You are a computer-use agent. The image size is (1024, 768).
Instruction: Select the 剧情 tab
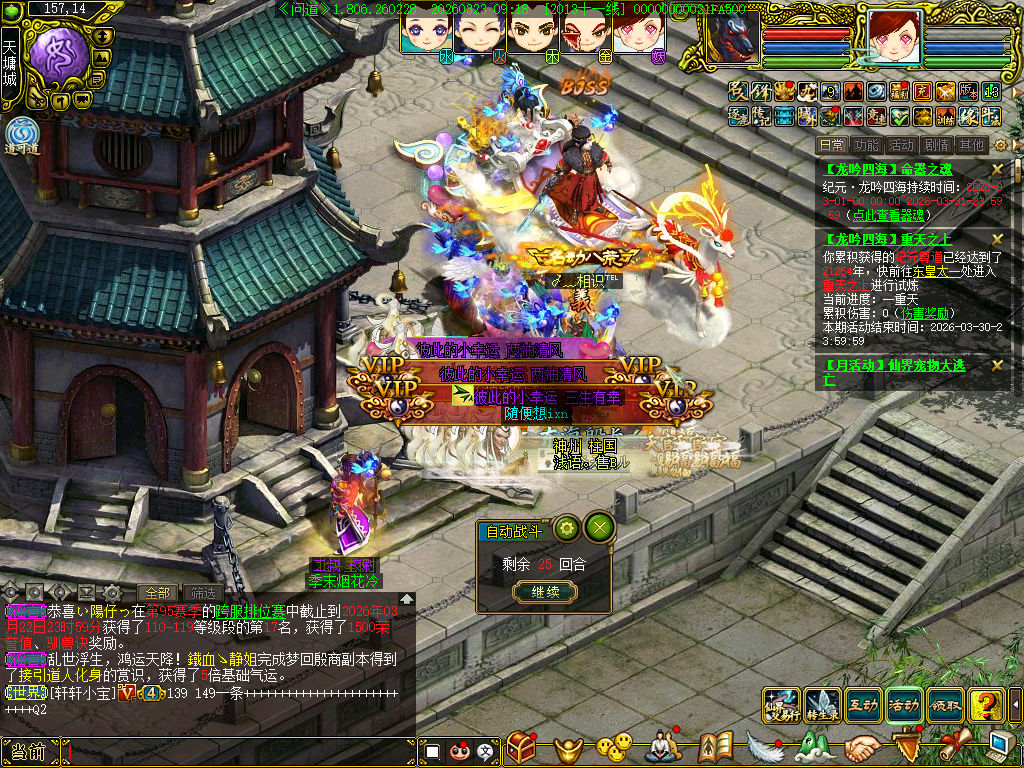[936, 145]
